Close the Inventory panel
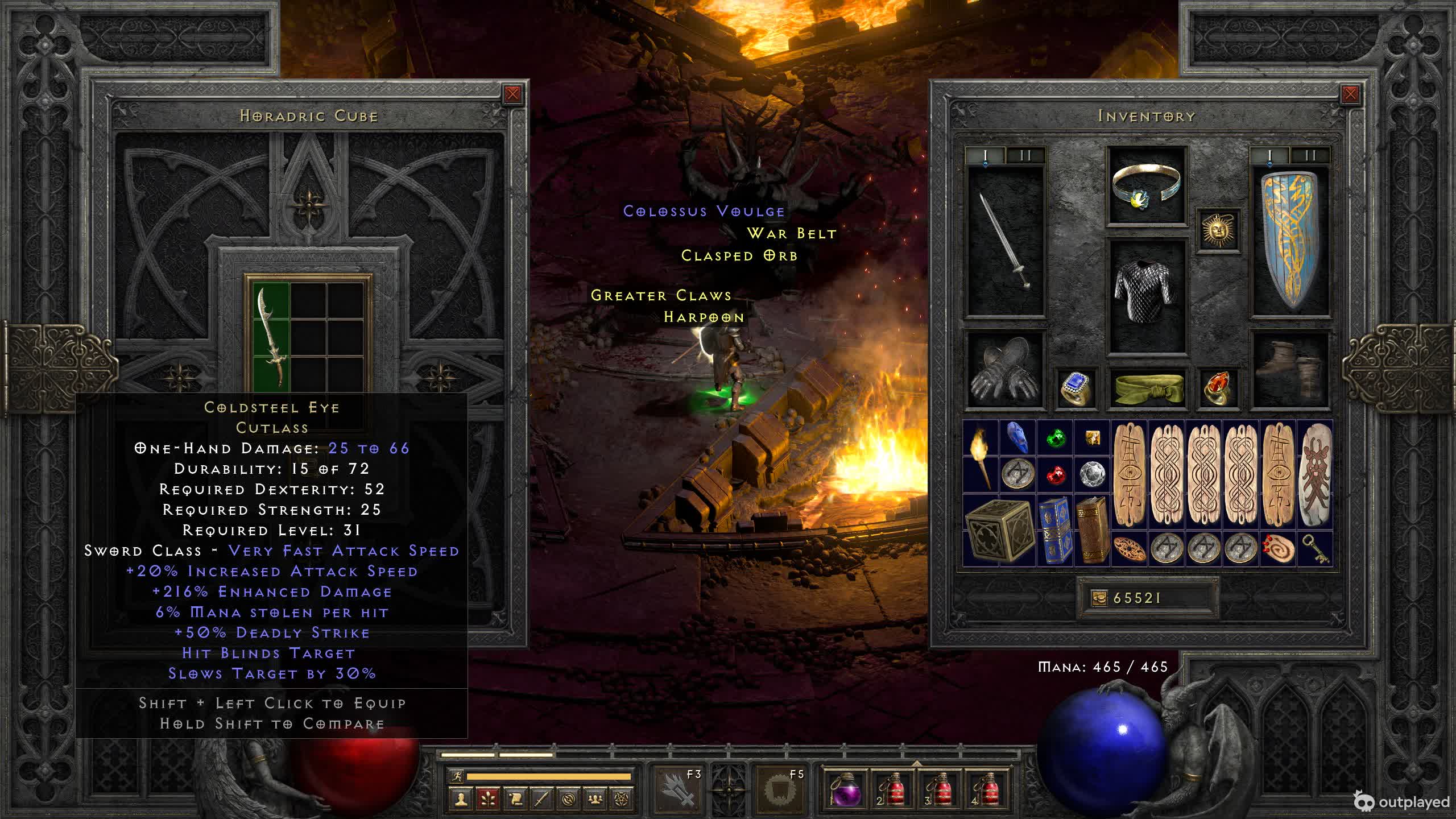The height and width of the screenshot is (819, 1456). [x=1350, y=94]
